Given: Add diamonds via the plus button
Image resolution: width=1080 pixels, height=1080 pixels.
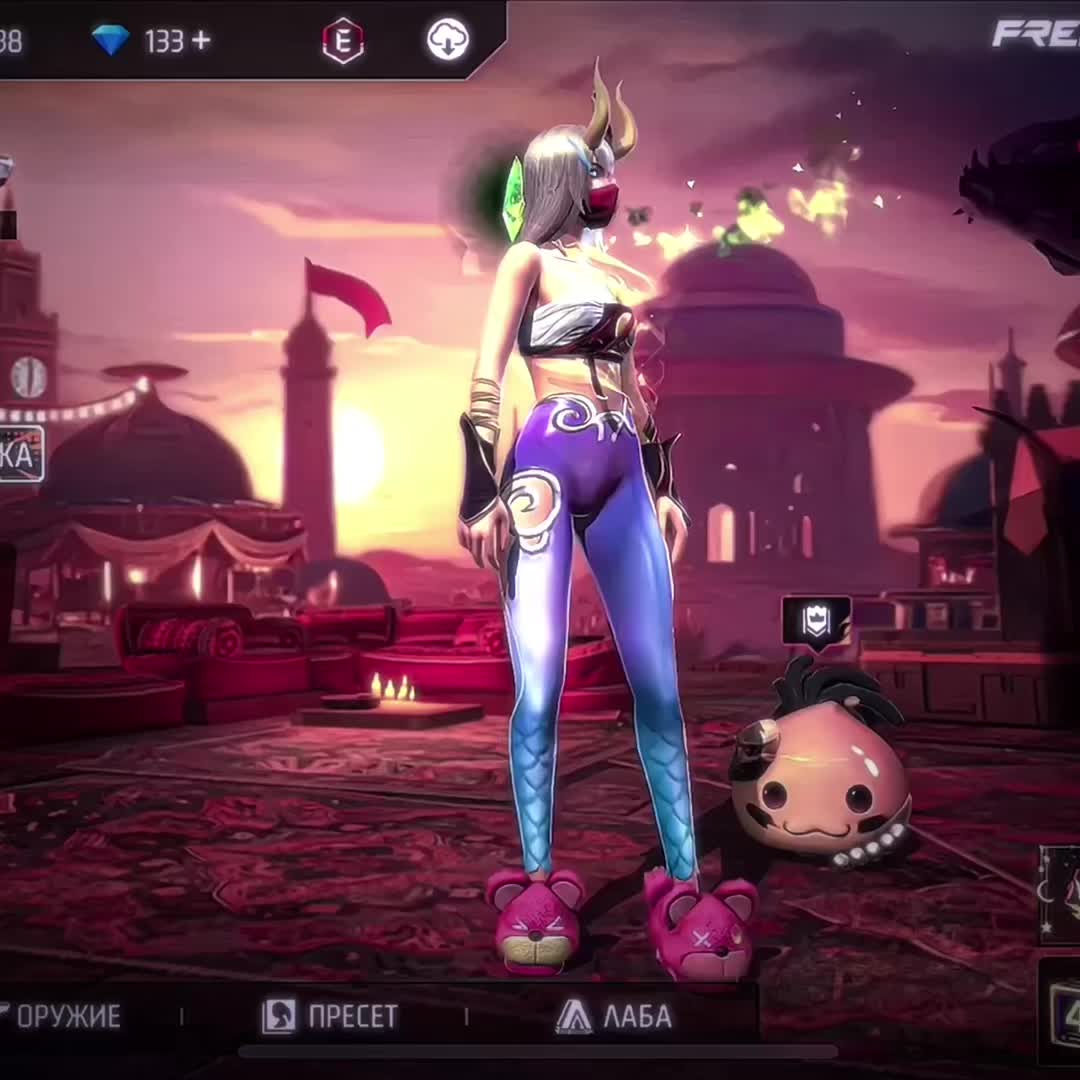Looking at the screenshot, I should tap(201, 40).
